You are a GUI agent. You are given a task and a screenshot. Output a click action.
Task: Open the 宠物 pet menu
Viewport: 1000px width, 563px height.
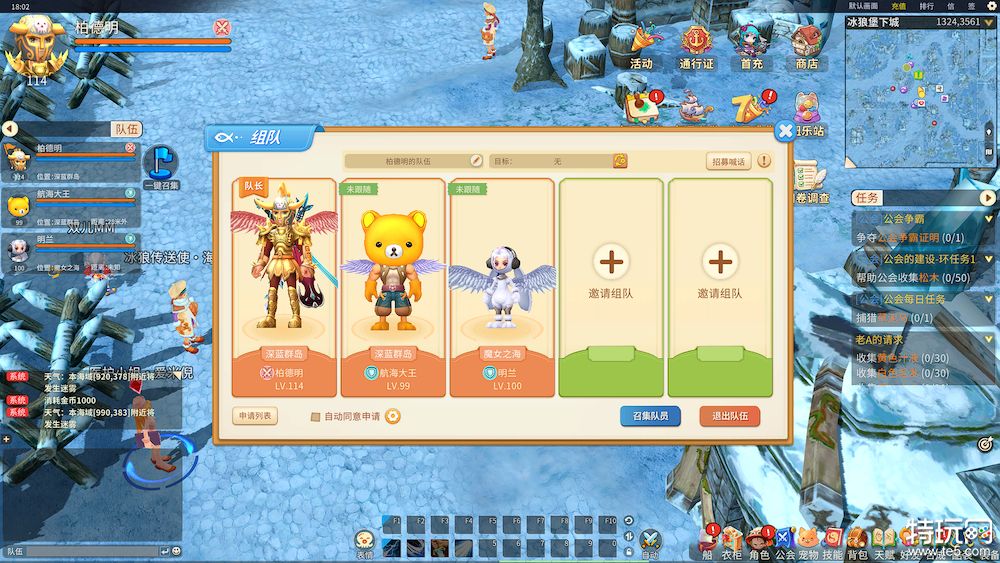808,541
